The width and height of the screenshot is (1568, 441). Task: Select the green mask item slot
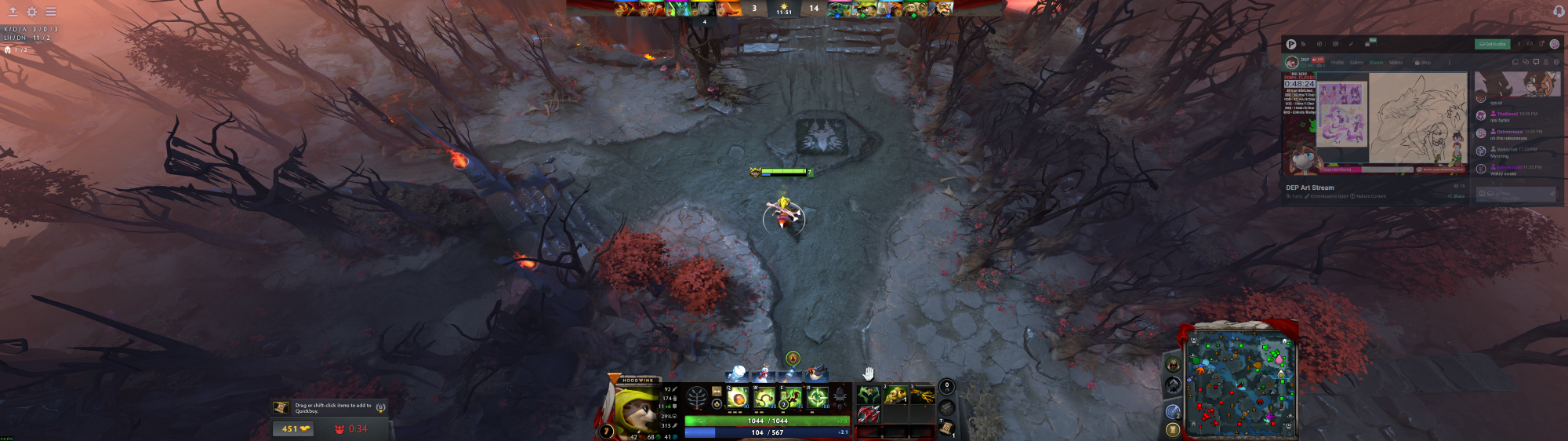[869, 394]
